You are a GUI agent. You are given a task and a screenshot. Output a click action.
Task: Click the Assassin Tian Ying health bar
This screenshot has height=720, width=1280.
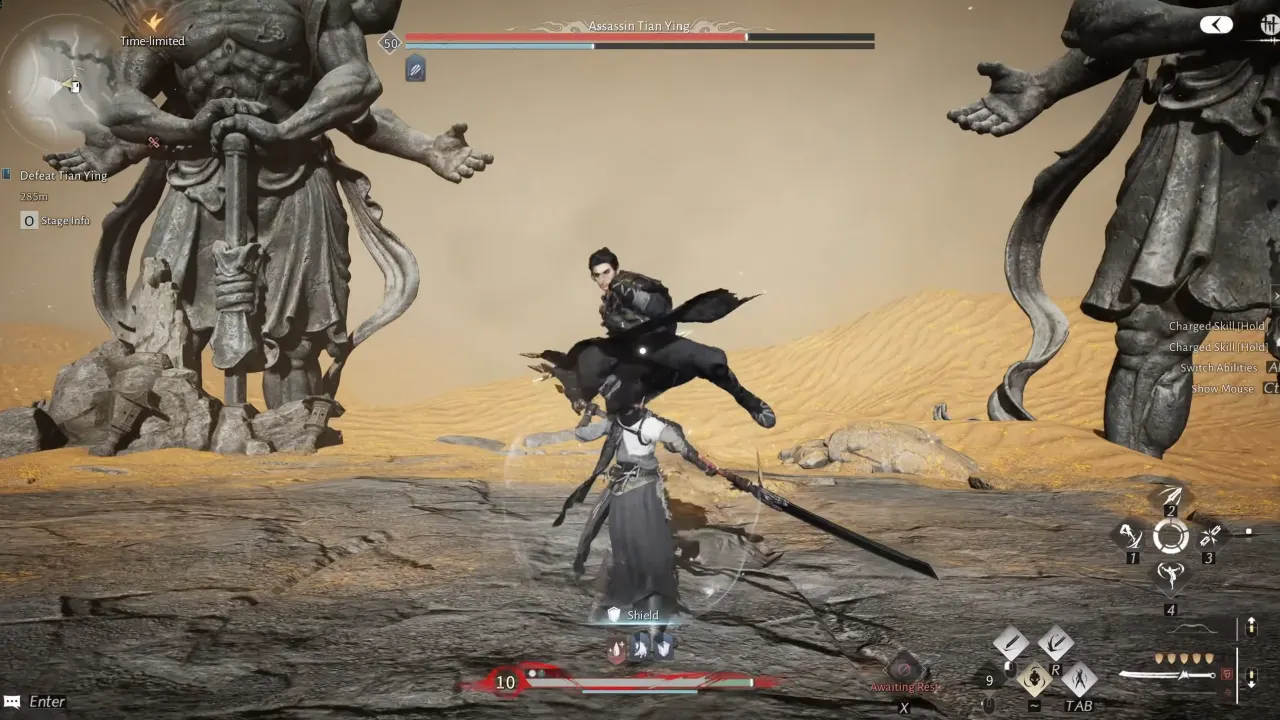point(640,37)
